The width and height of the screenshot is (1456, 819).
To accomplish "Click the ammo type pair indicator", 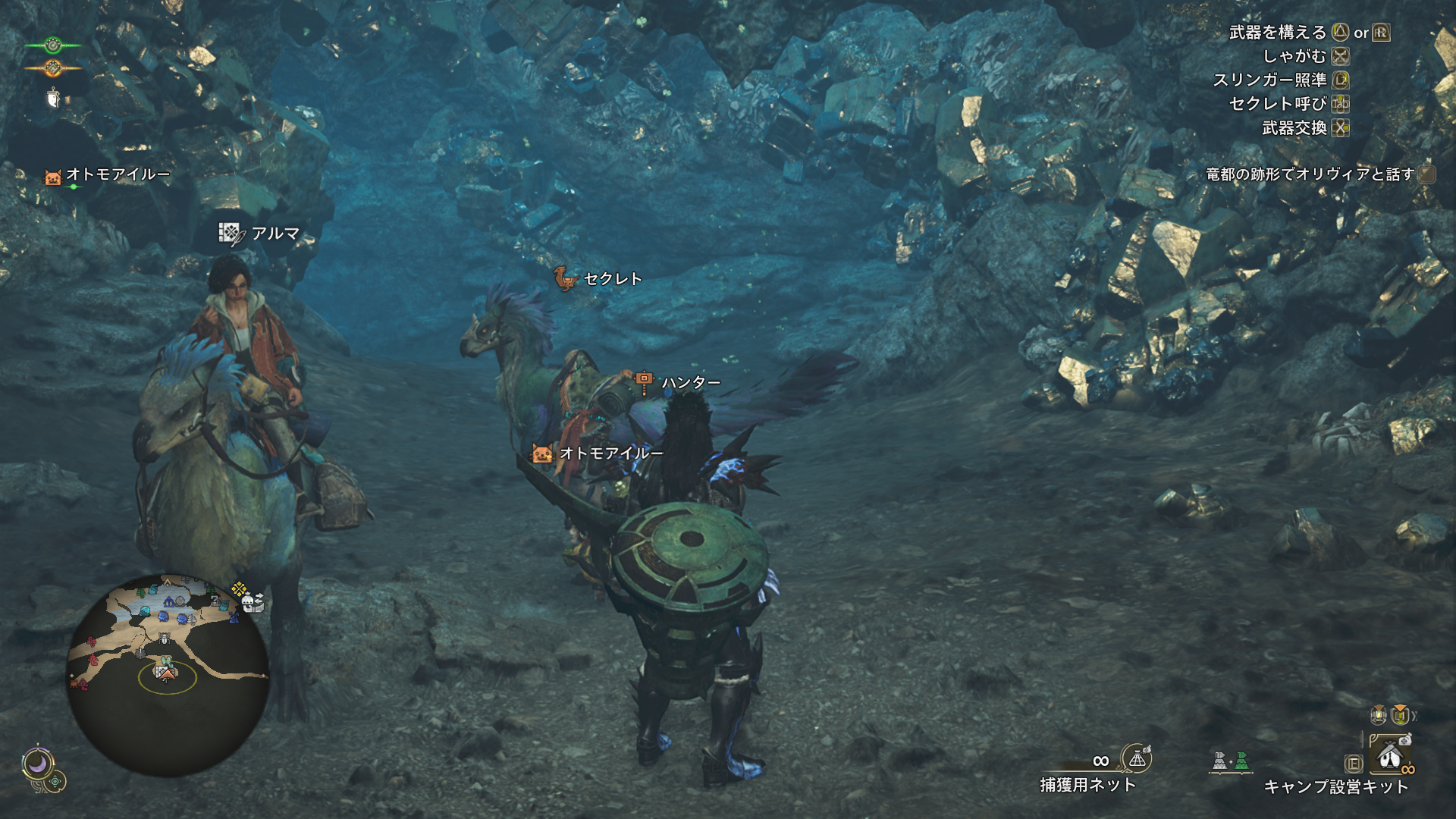I will click(1230, 761).
